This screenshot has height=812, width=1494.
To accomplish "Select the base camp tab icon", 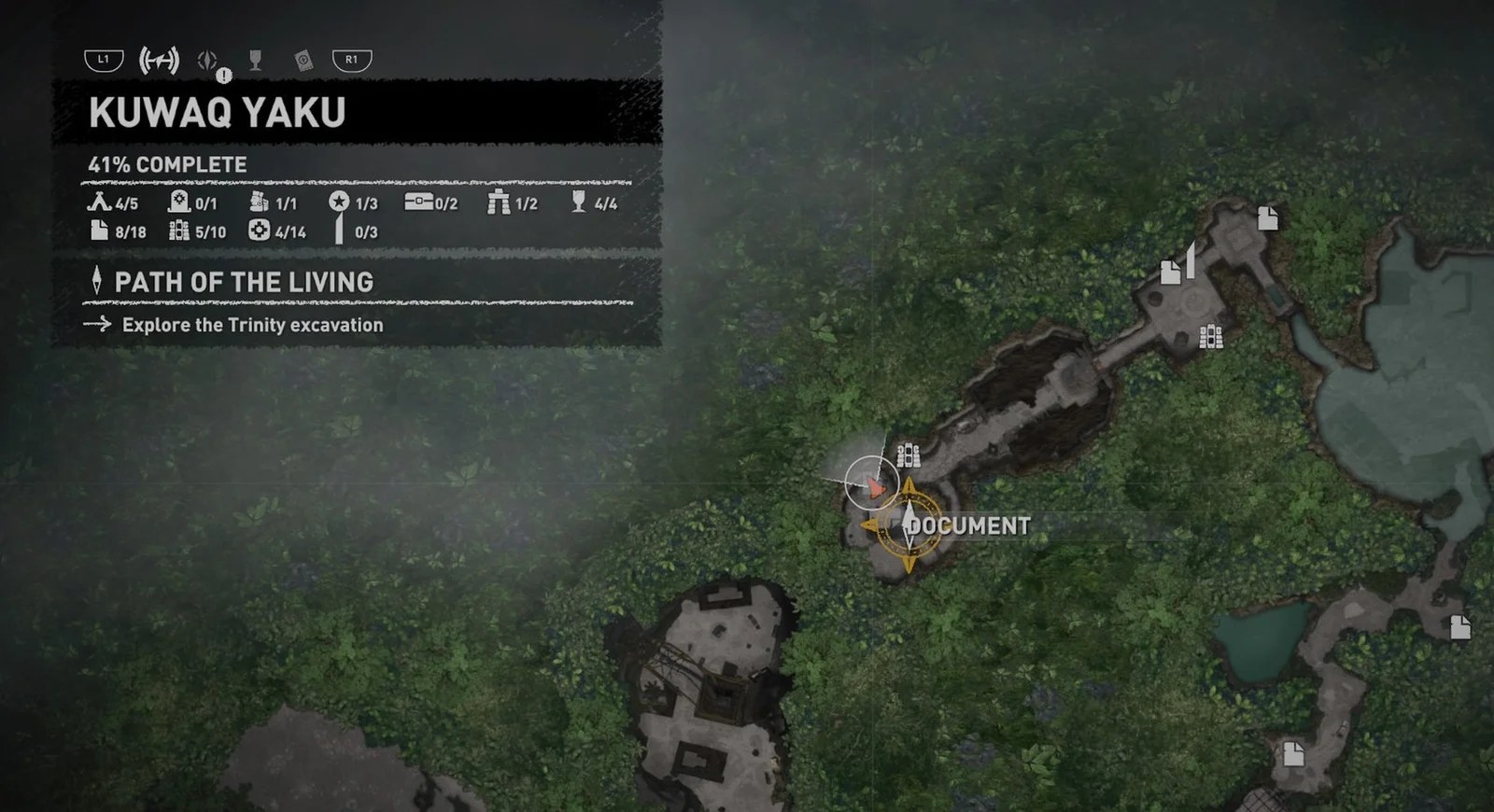I will (159, 59).
